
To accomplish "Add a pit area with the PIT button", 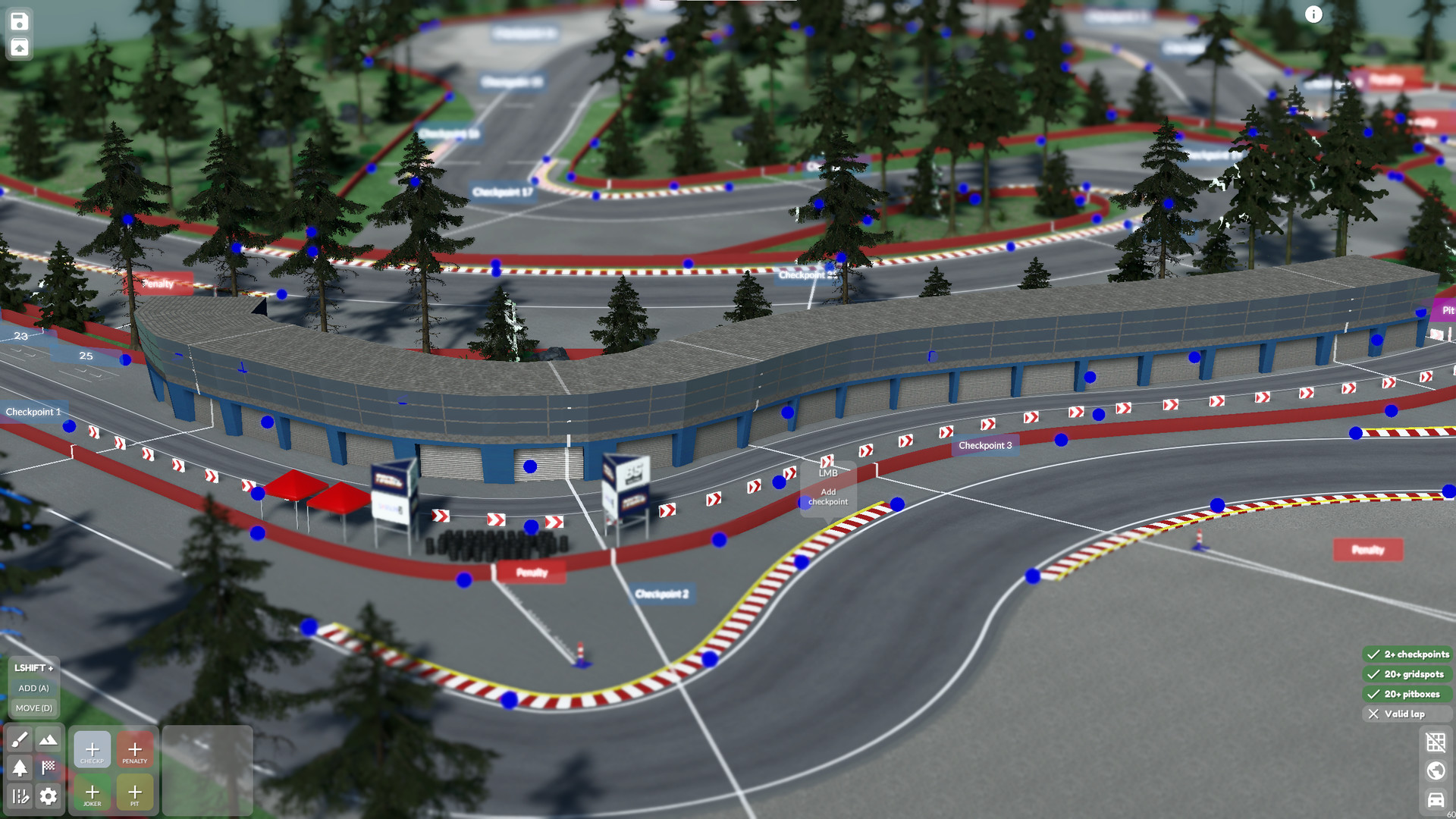I will [x=135, y=792].
